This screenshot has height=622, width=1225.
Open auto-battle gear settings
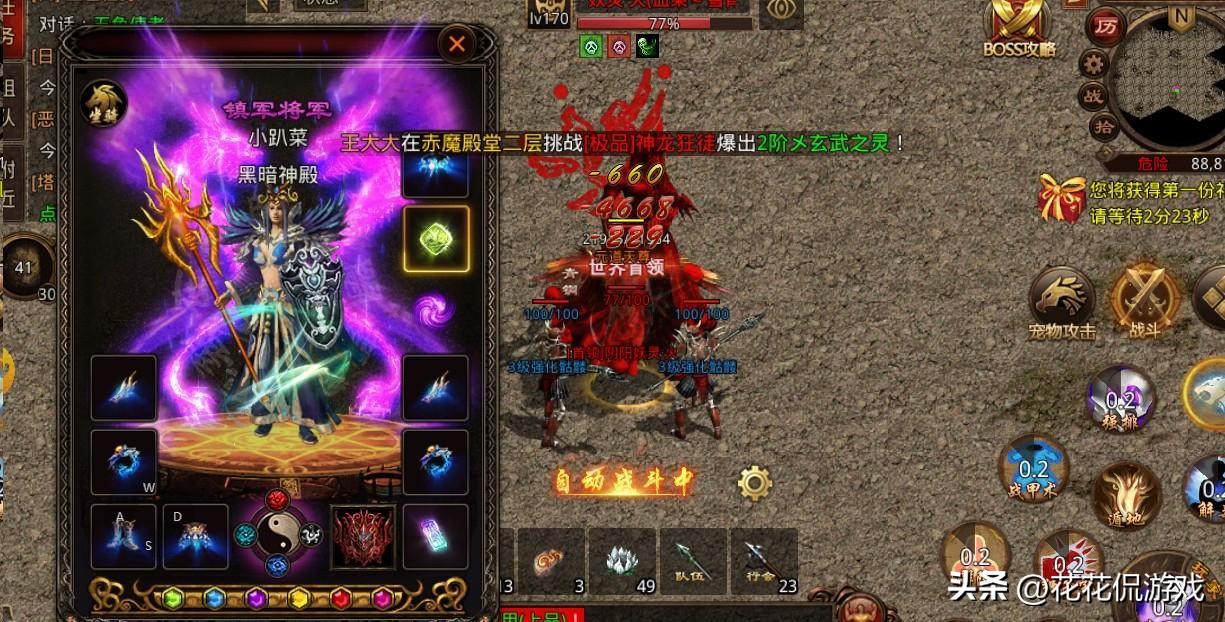[755, 483]
